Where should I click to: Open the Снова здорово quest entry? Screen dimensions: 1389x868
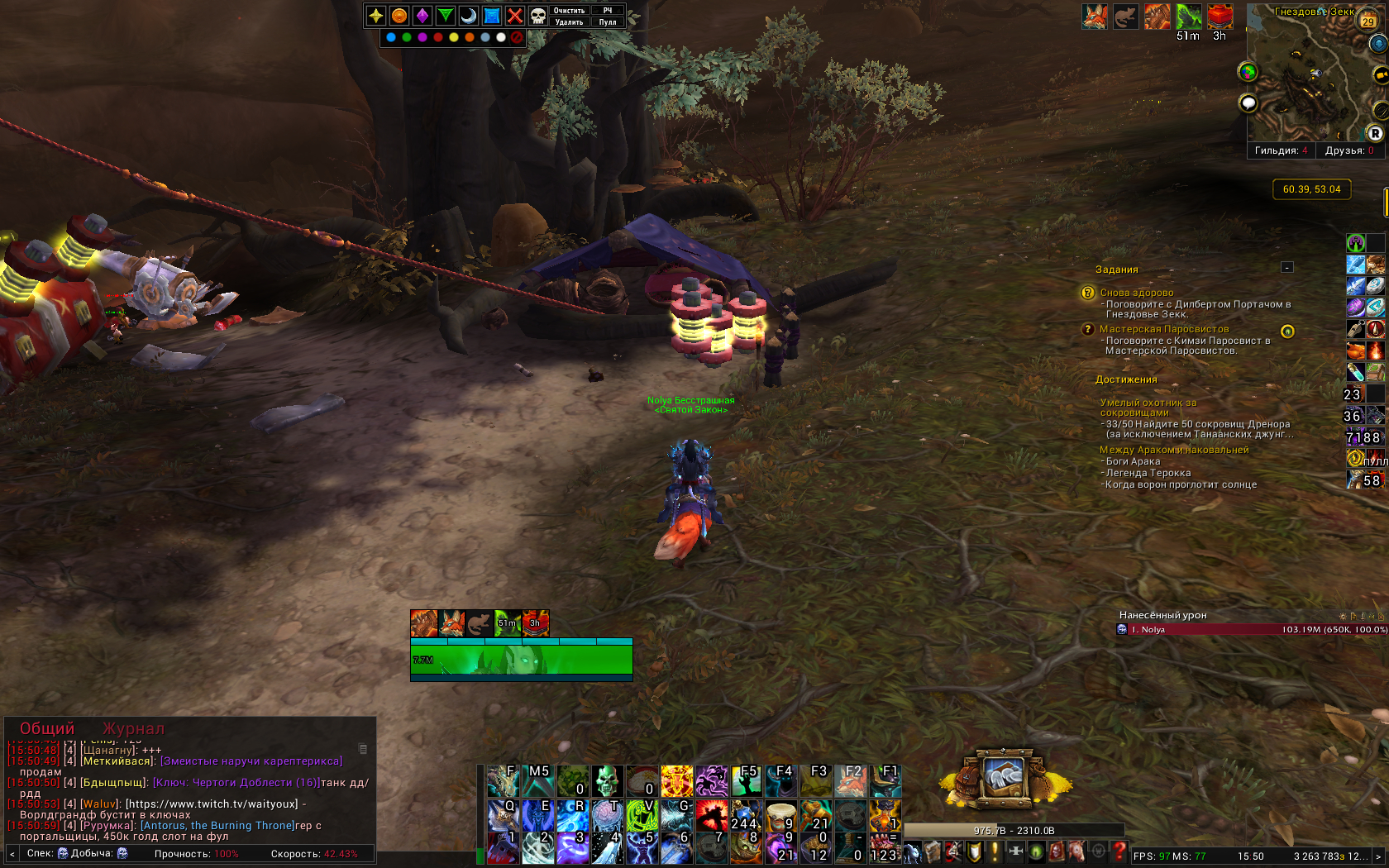click(1136, 293)
